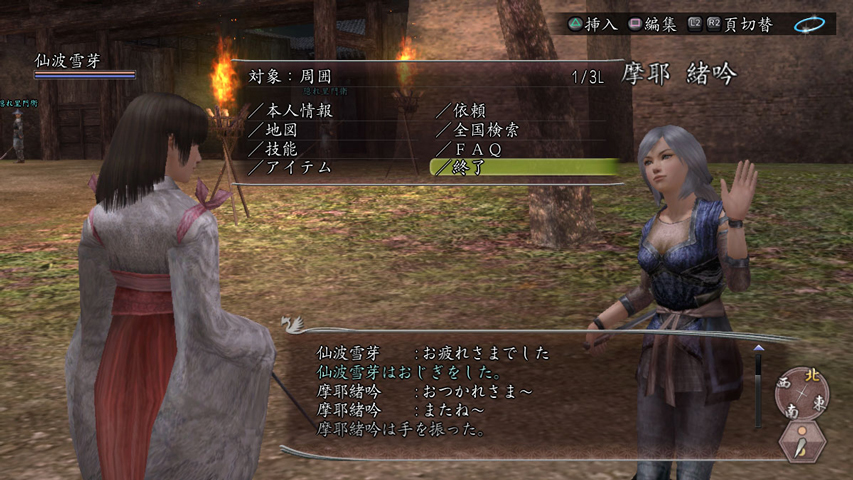
Task: Click the blue ring icon
Action: [808, 23]
